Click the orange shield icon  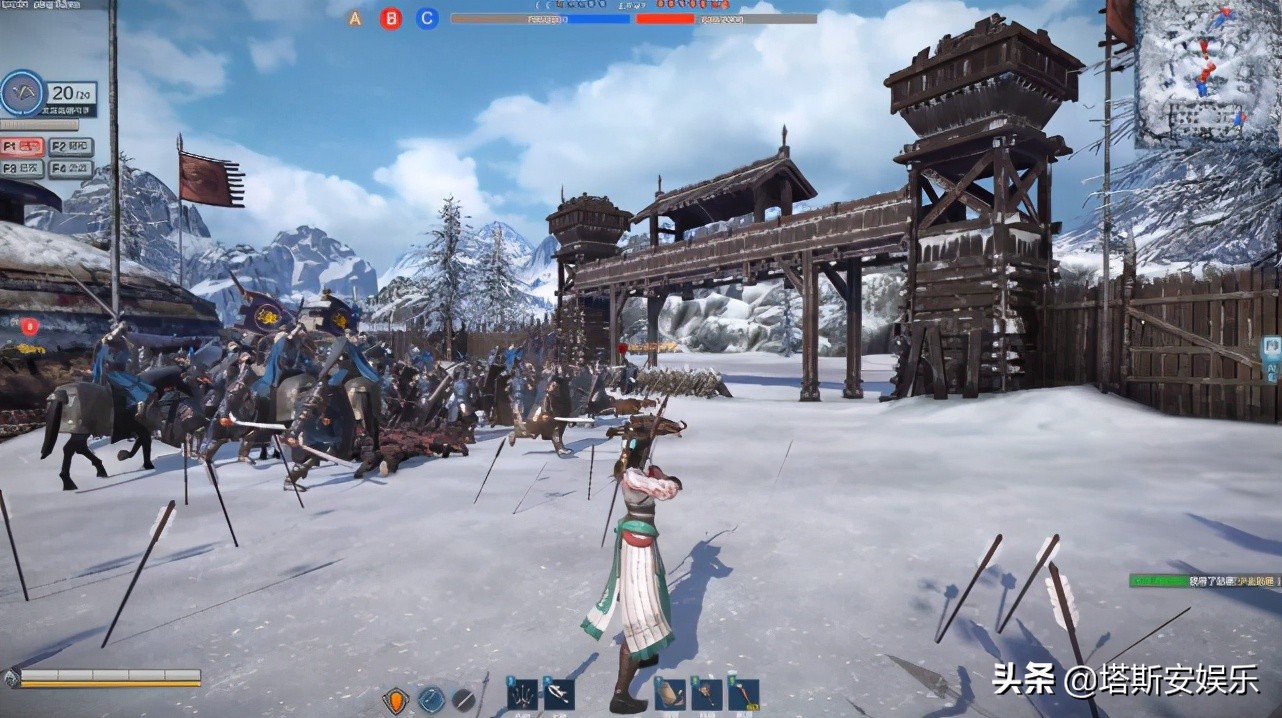coord(396,700)
